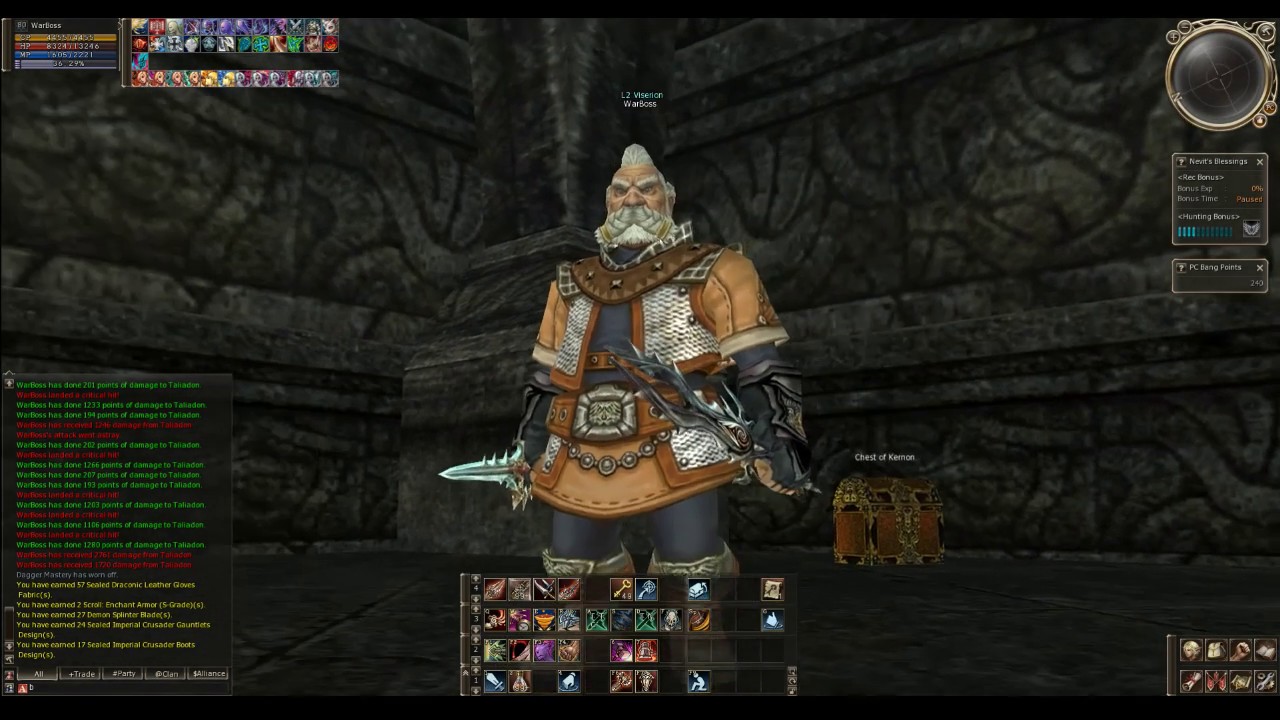
Task: Close the Nevit's Blessings panel
Action: pos(1259,162)
